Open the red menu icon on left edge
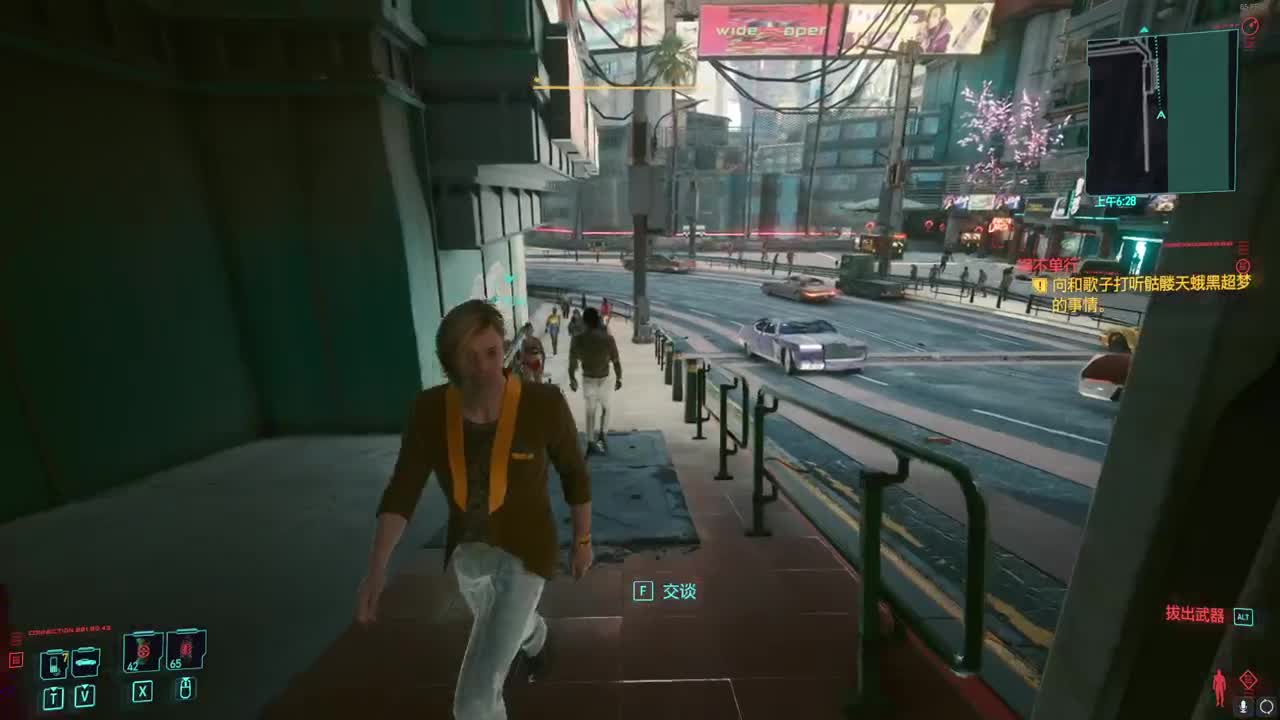This screenshot has width=1280, height=720. (15, 661)
